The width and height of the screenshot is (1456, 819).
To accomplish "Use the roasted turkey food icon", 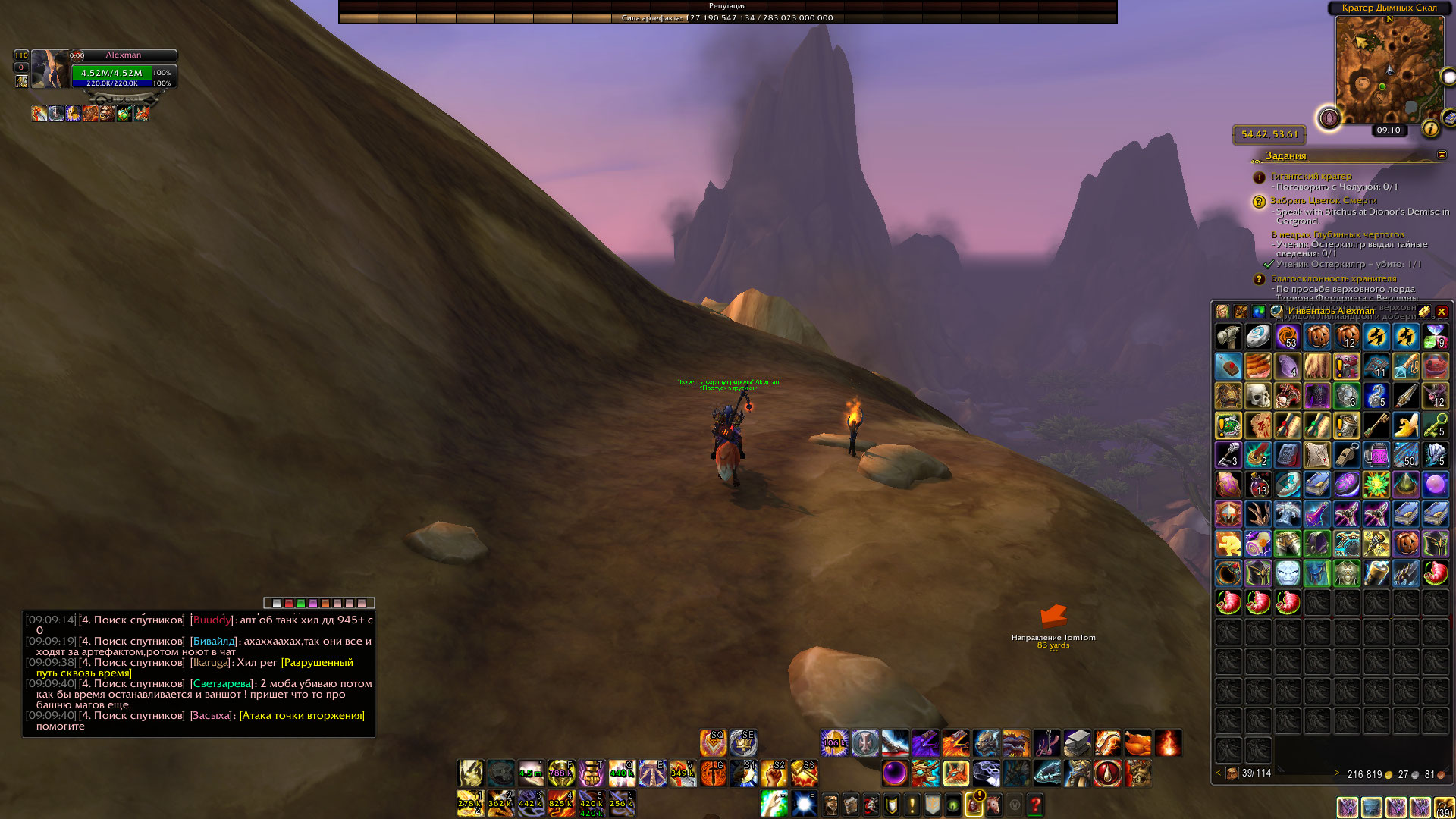I will point(1137,743).
